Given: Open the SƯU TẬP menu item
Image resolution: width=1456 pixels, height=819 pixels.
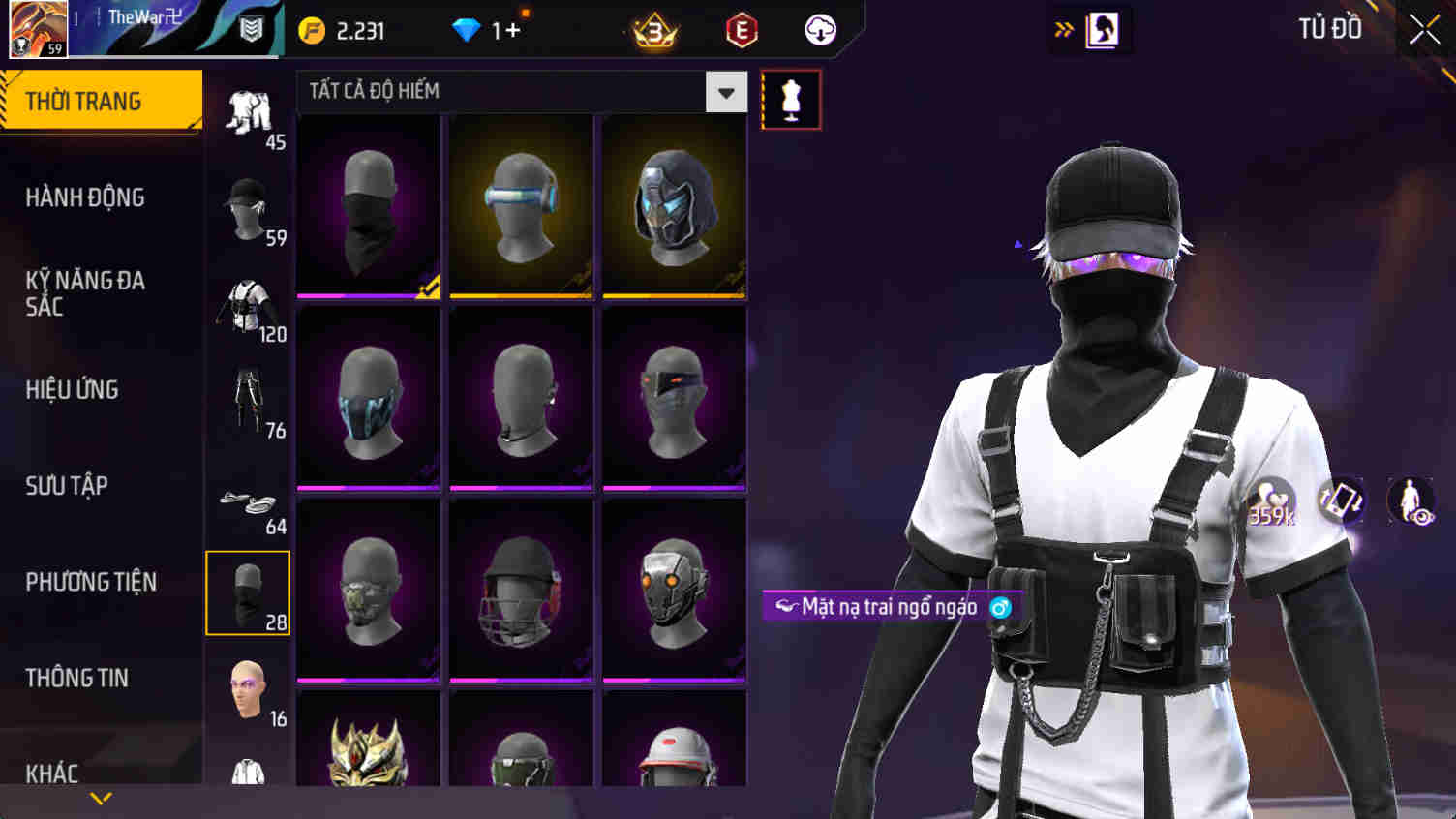Looking at the screenshot, I should (x=65, y=486).
